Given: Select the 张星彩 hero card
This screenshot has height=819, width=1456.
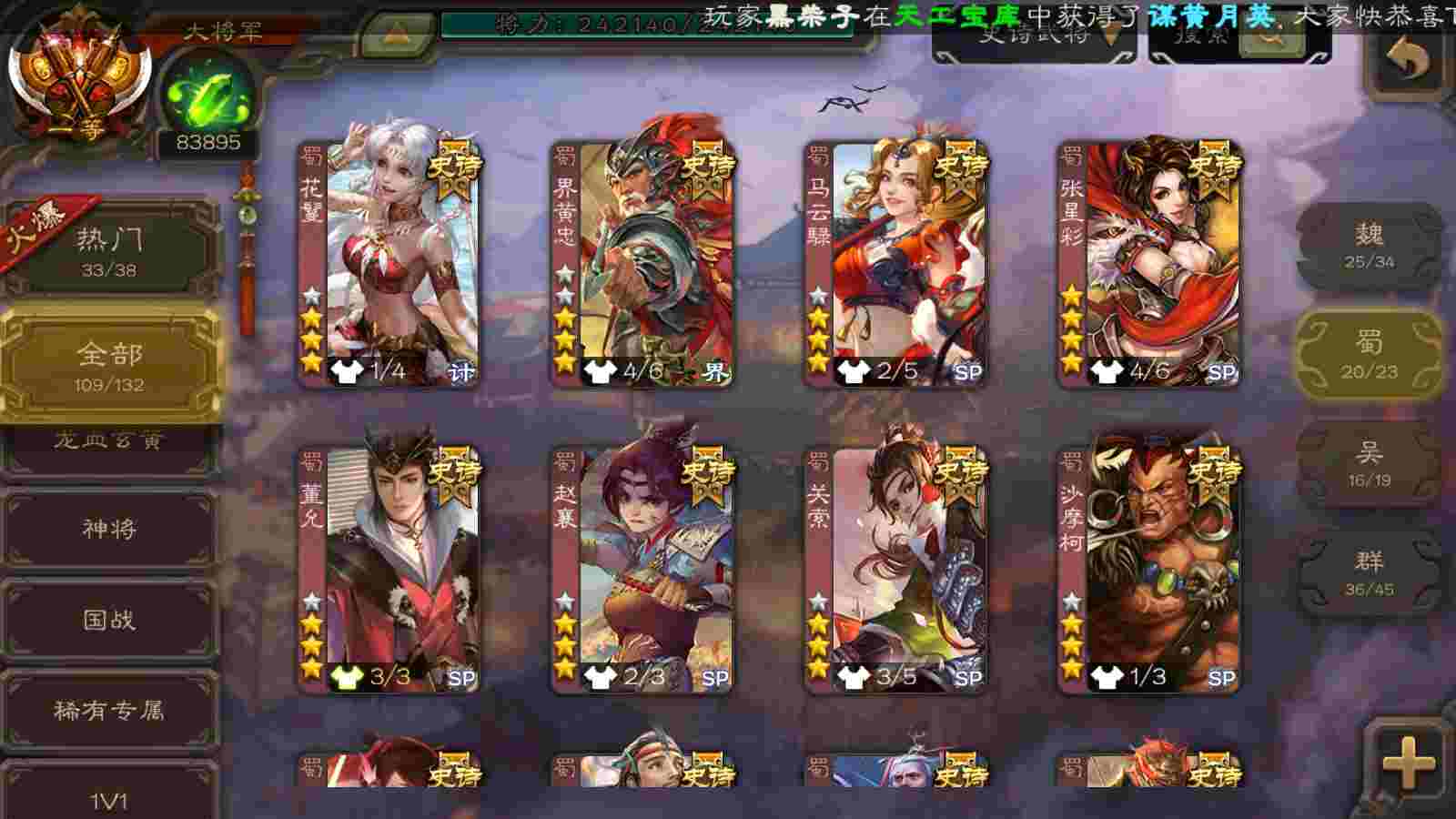Looking at the screenshot, I should coord(1149,264).
